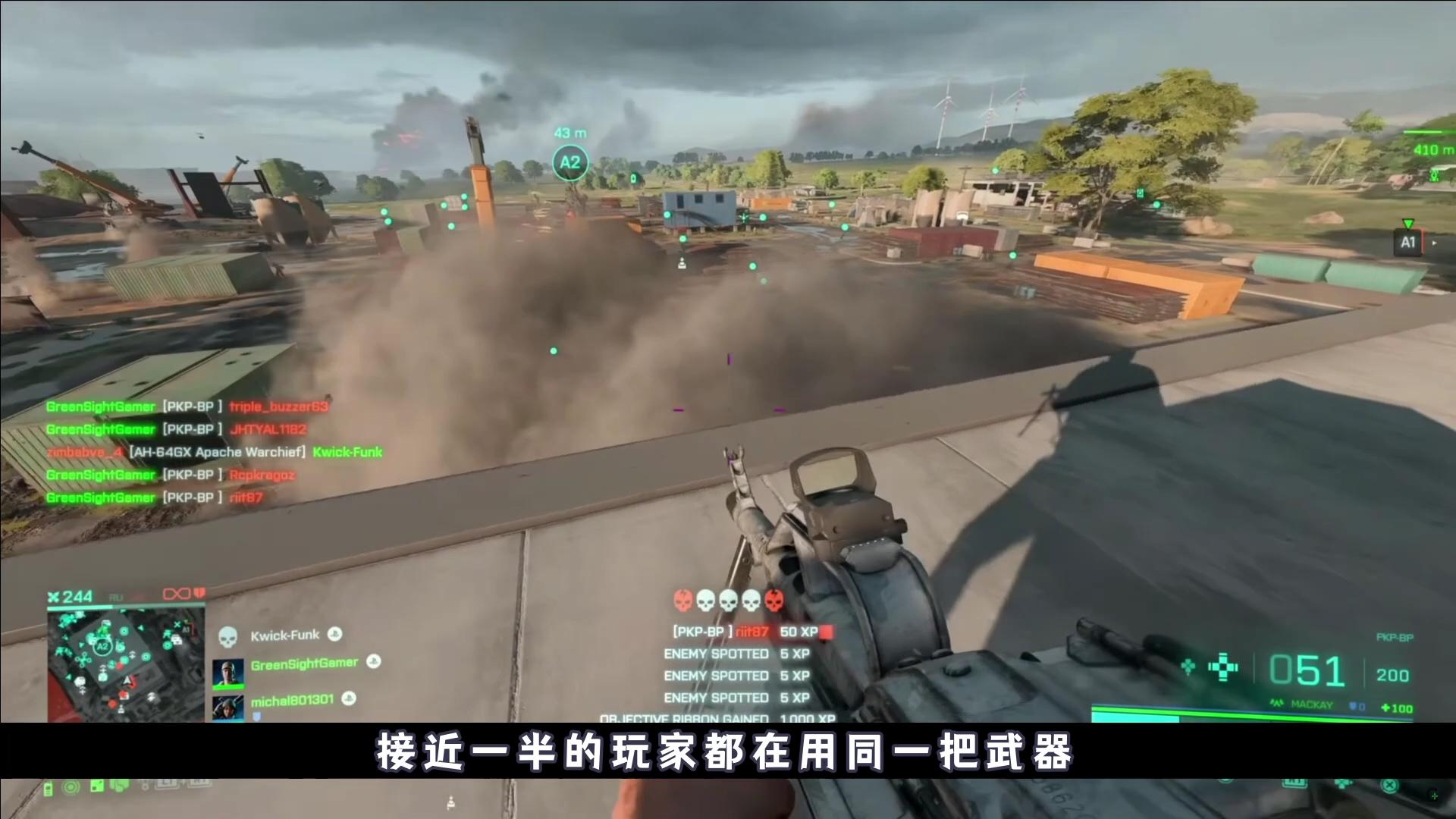Click the ticket counter showing 244
This screenshot has width=1456, height=819.
[x=75, y=595]
